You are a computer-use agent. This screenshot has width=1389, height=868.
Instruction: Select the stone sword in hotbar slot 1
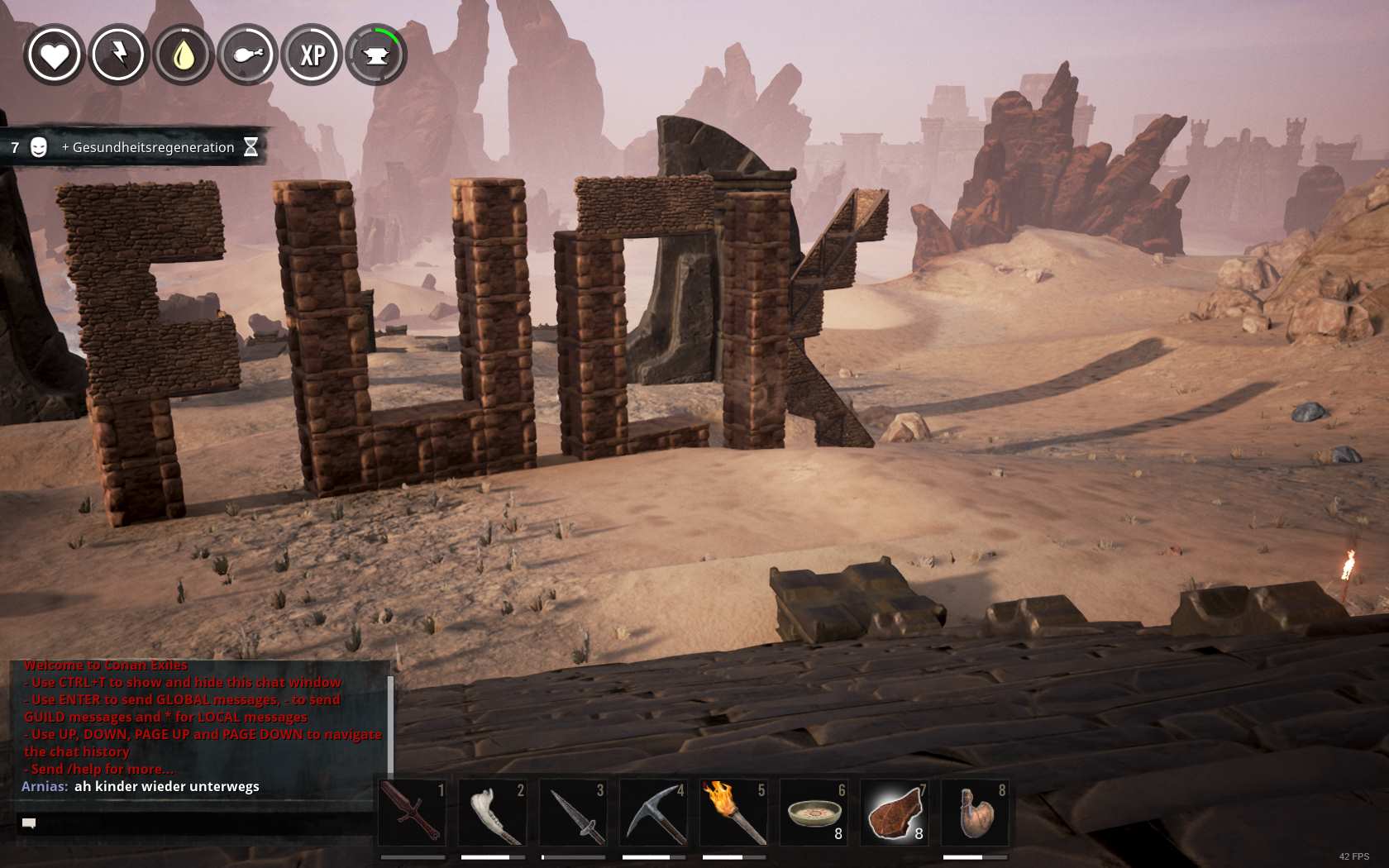412,813
